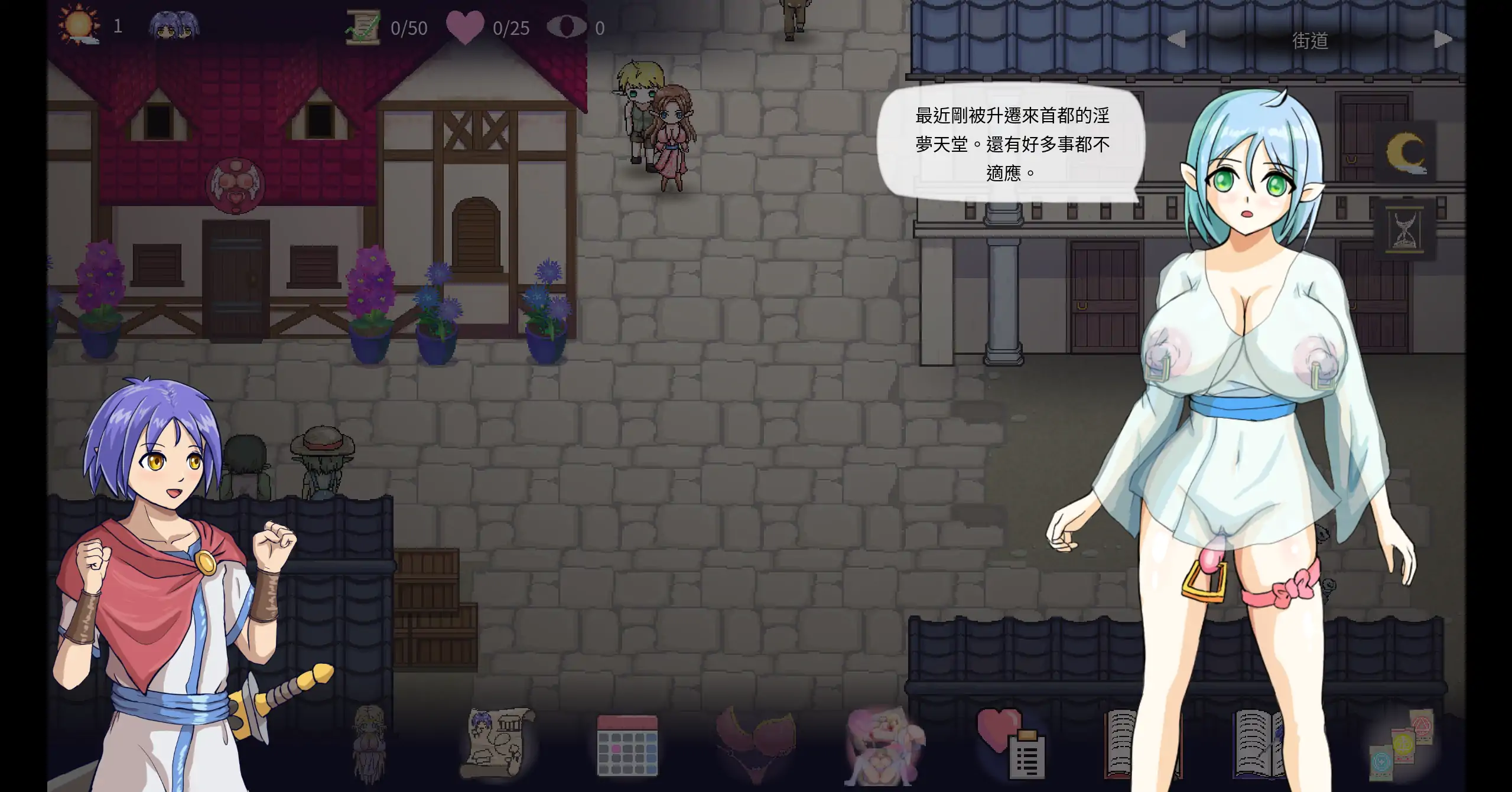Toggle the heart counter showing 0/25
1512x792 pixels.
(466, 27)
